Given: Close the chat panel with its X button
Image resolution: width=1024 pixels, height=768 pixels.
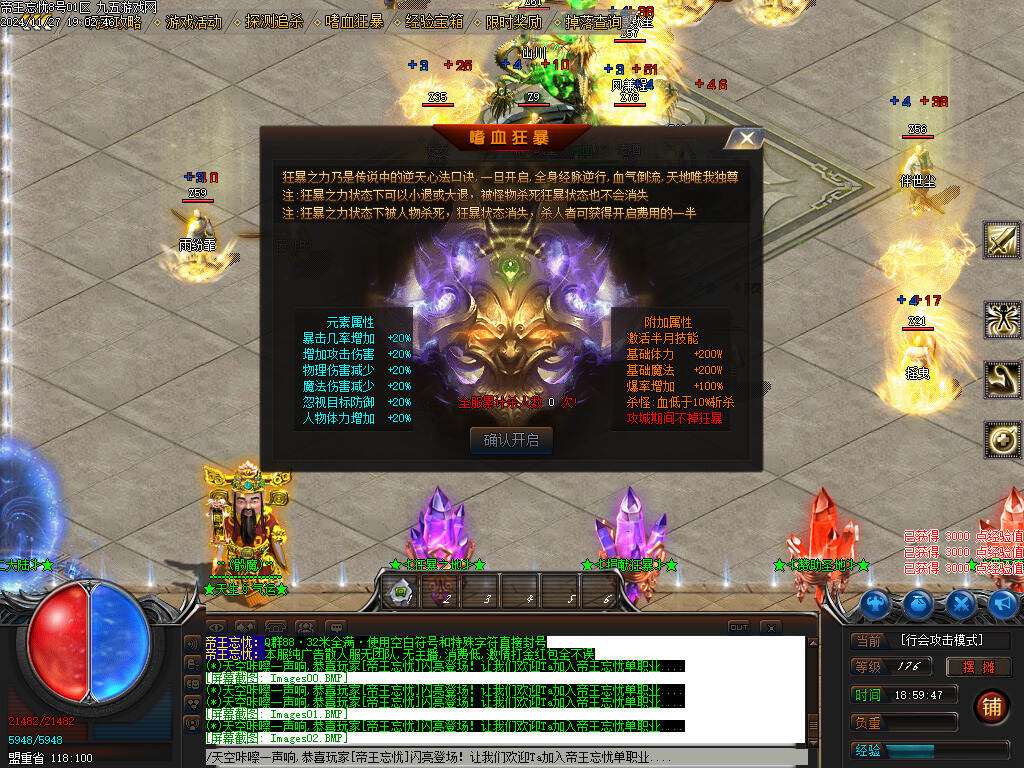Looking at the screenshot, I should [x=769, y=627].
